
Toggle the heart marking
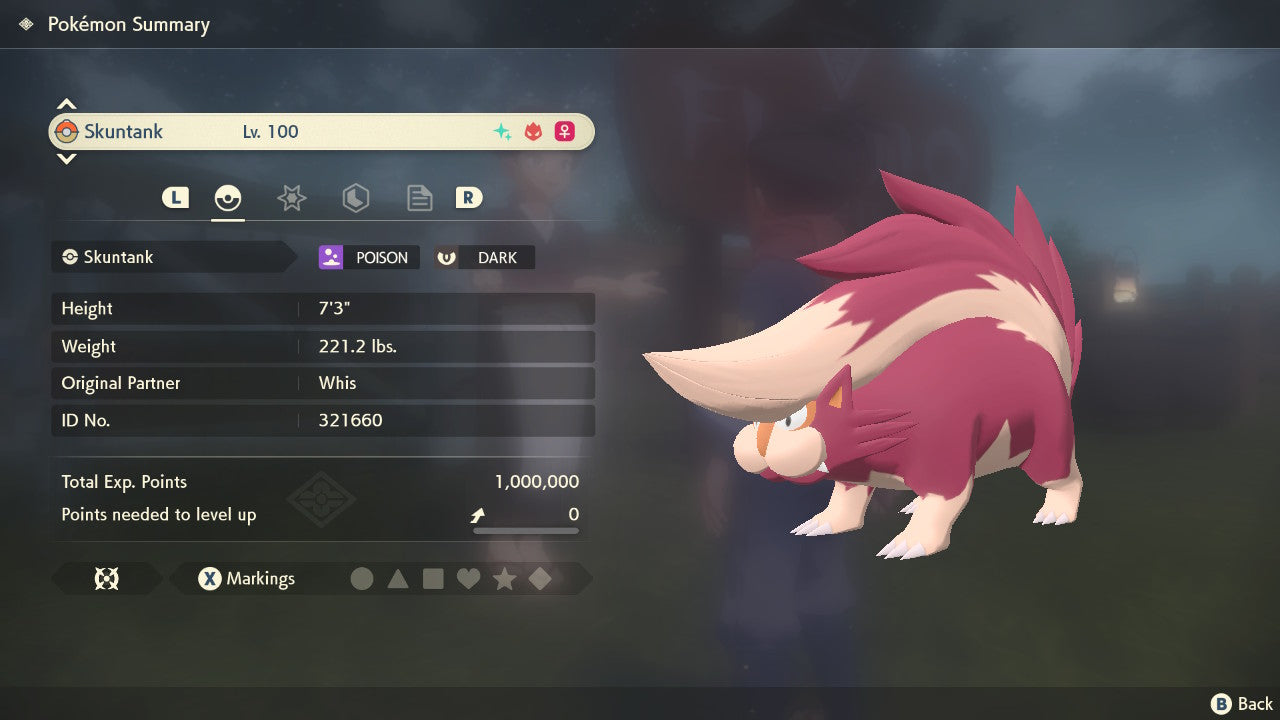(468, 579)
